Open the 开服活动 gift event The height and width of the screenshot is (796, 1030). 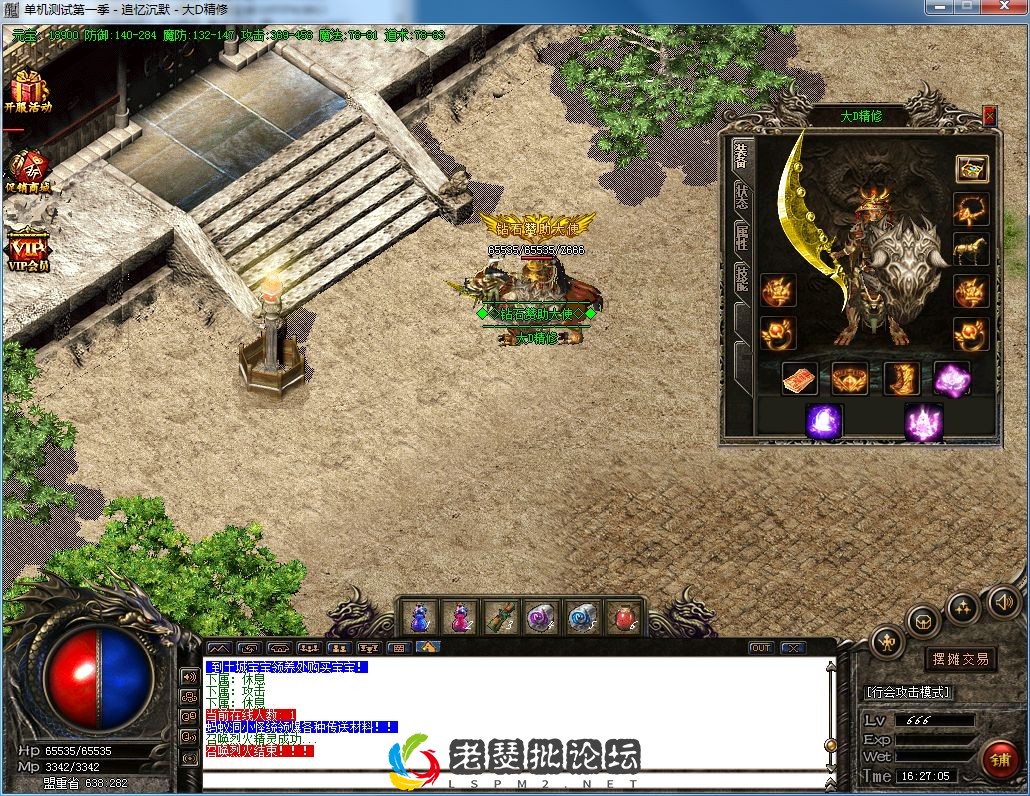point(27,91)
